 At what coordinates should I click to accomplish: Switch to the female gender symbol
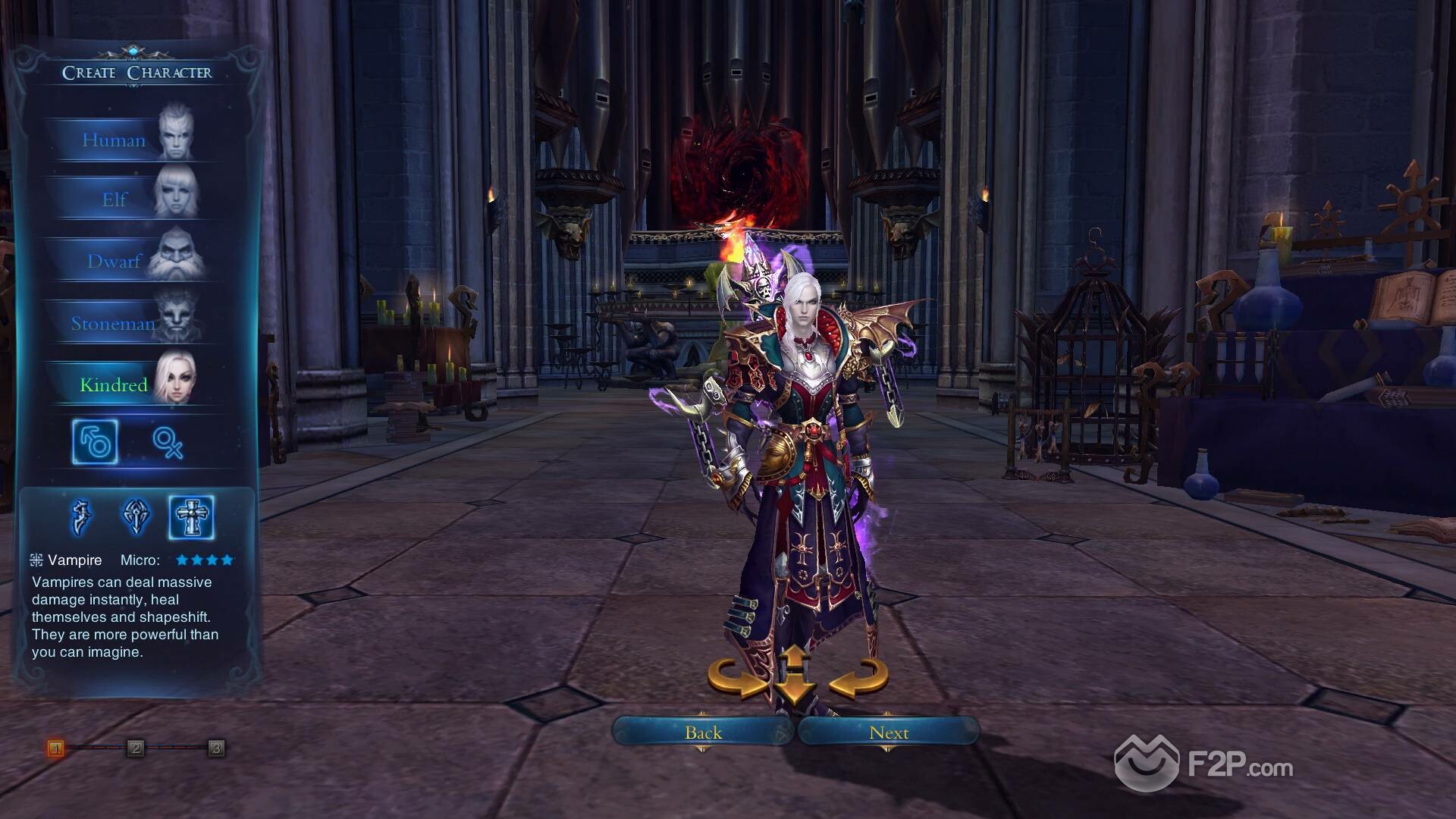[x=168, y=441]
